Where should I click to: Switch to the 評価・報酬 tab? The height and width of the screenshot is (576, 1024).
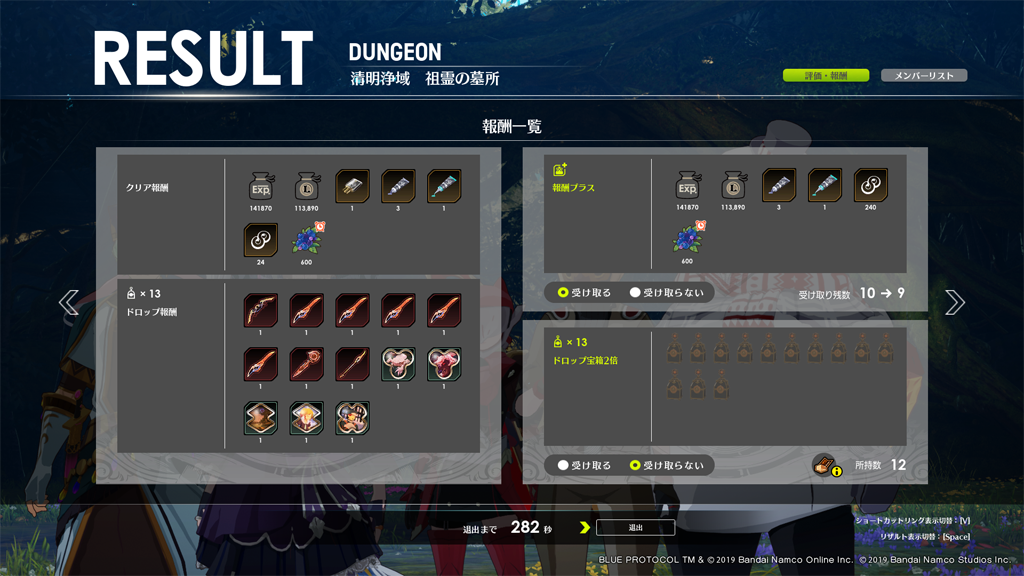825,76
